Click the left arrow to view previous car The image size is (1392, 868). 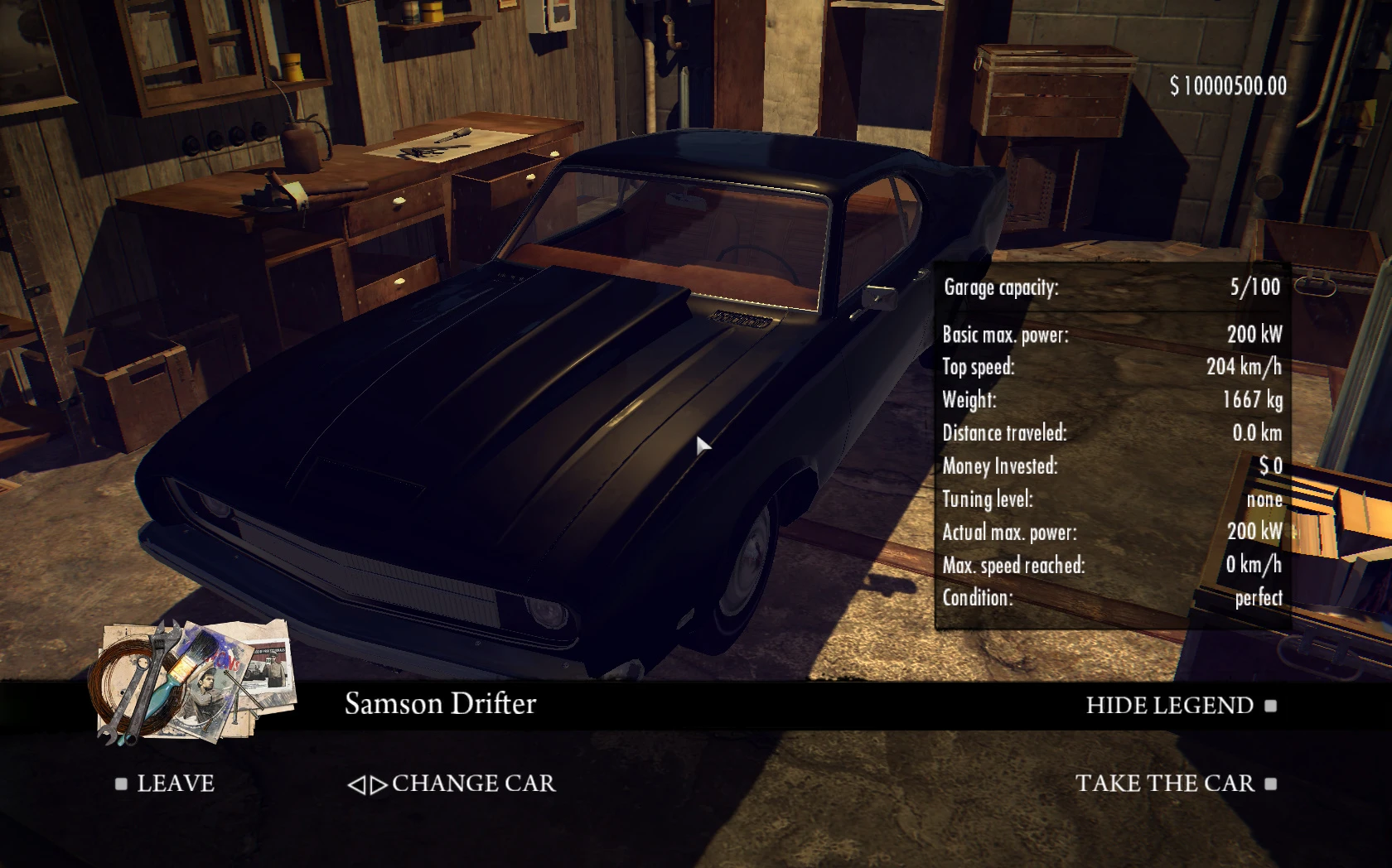pos(360,784)
